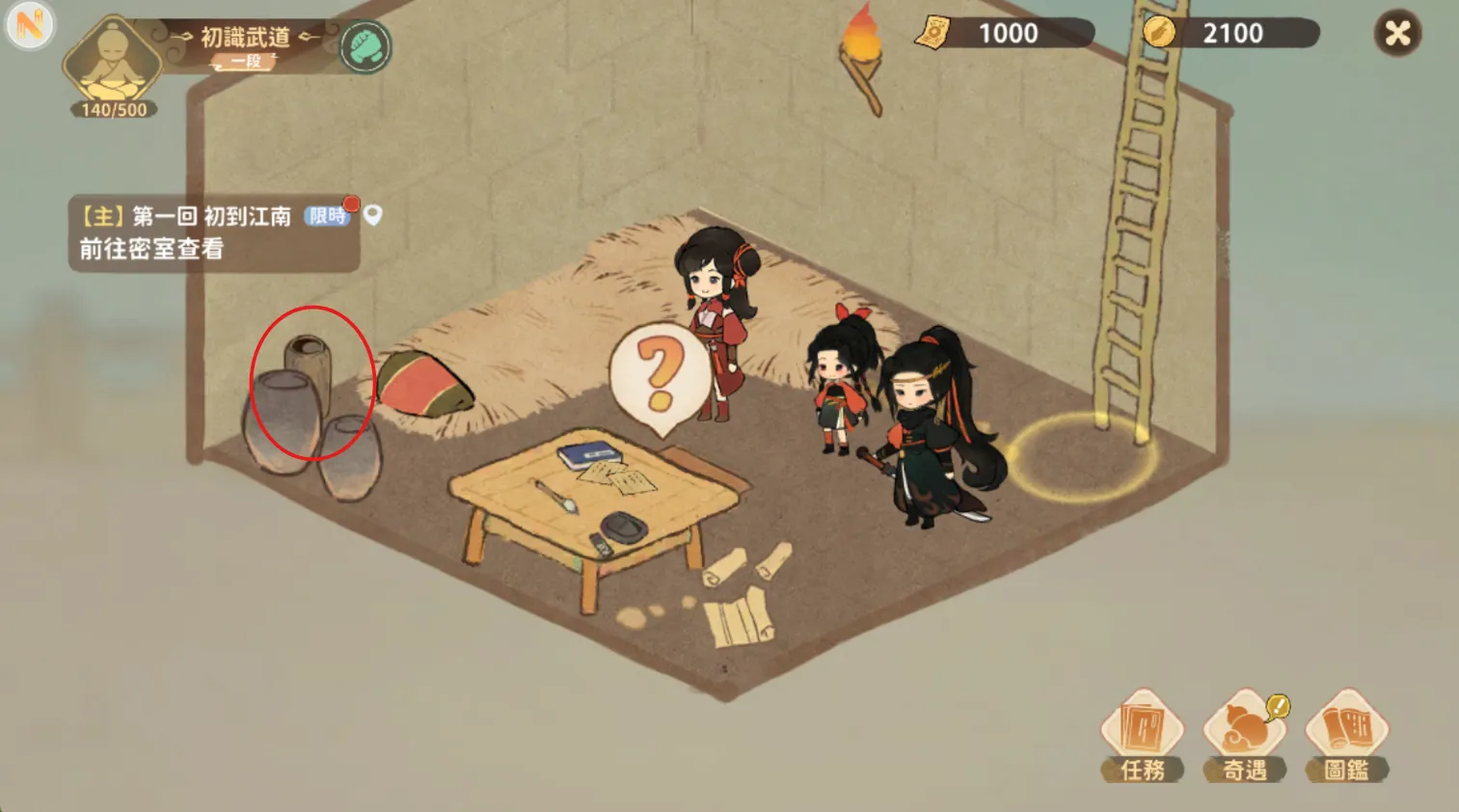This screenshot has height=812, width=1459.
Task: Open the 圖鑑 codex
Action: point(1347,735)
